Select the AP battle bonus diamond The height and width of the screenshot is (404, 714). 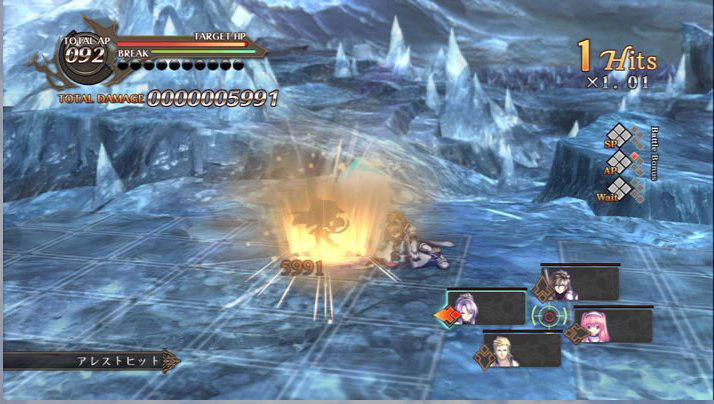[x=619, y=161]
